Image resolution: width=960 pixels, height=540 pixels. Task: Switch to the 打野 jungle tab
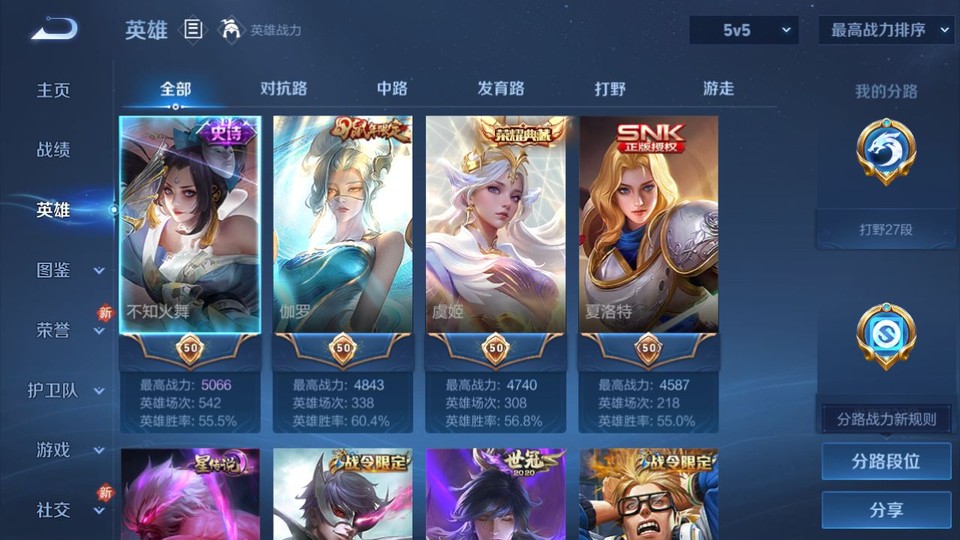point(610,89)
